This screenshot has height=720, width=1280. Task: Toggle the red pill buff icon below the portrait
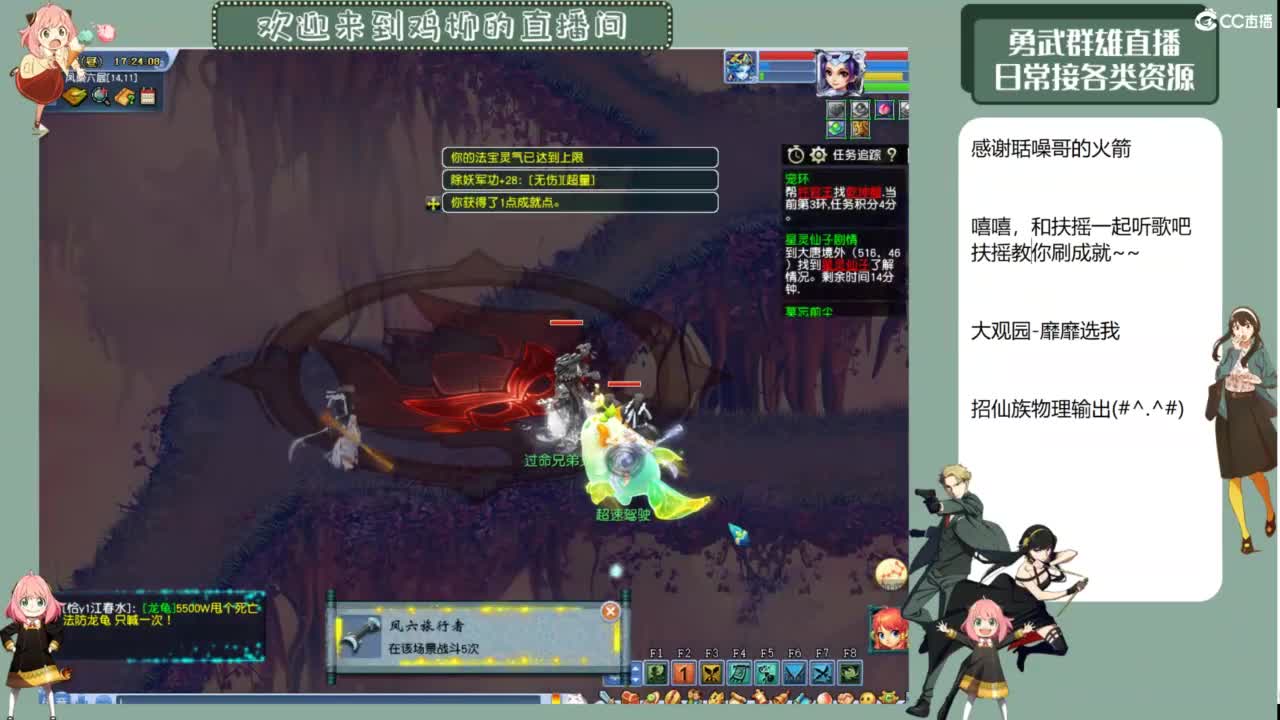(x=885, y=109)
